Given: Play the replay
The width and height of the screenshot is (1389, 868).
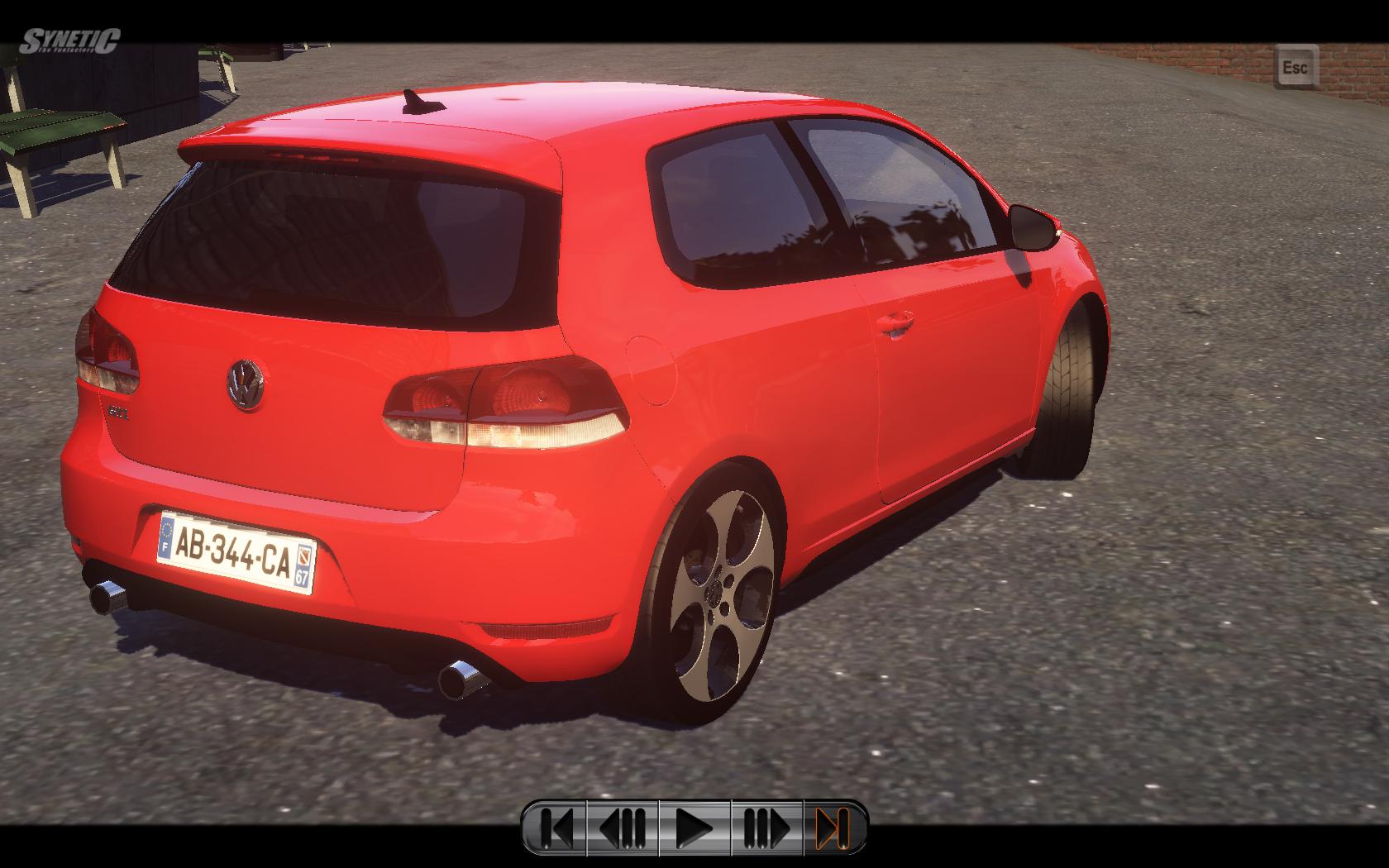Looking at the screenshot, I should 694,827.
